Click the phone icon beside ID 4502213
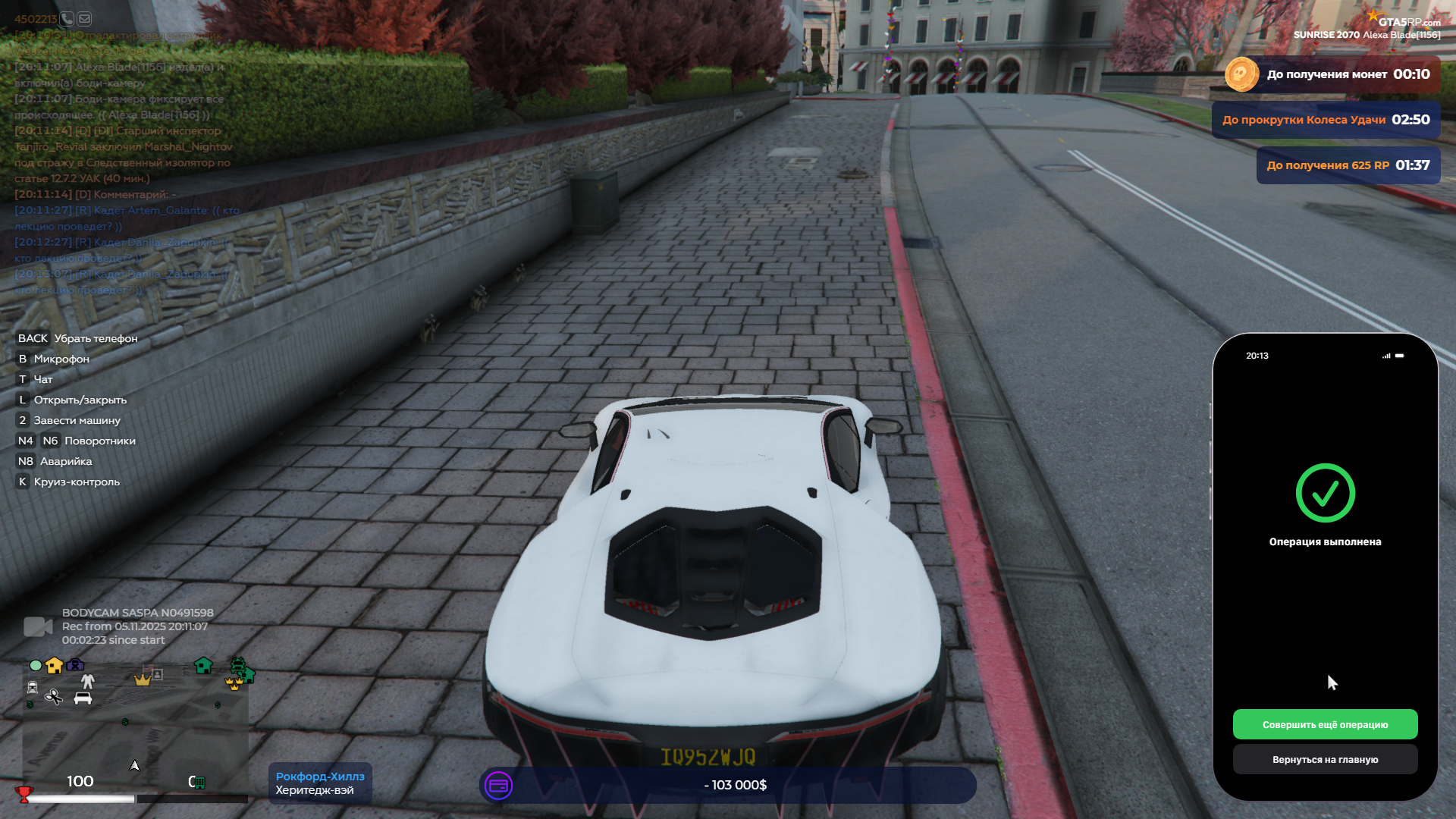Screen dimensions: 1456x819 click(67, 19)
